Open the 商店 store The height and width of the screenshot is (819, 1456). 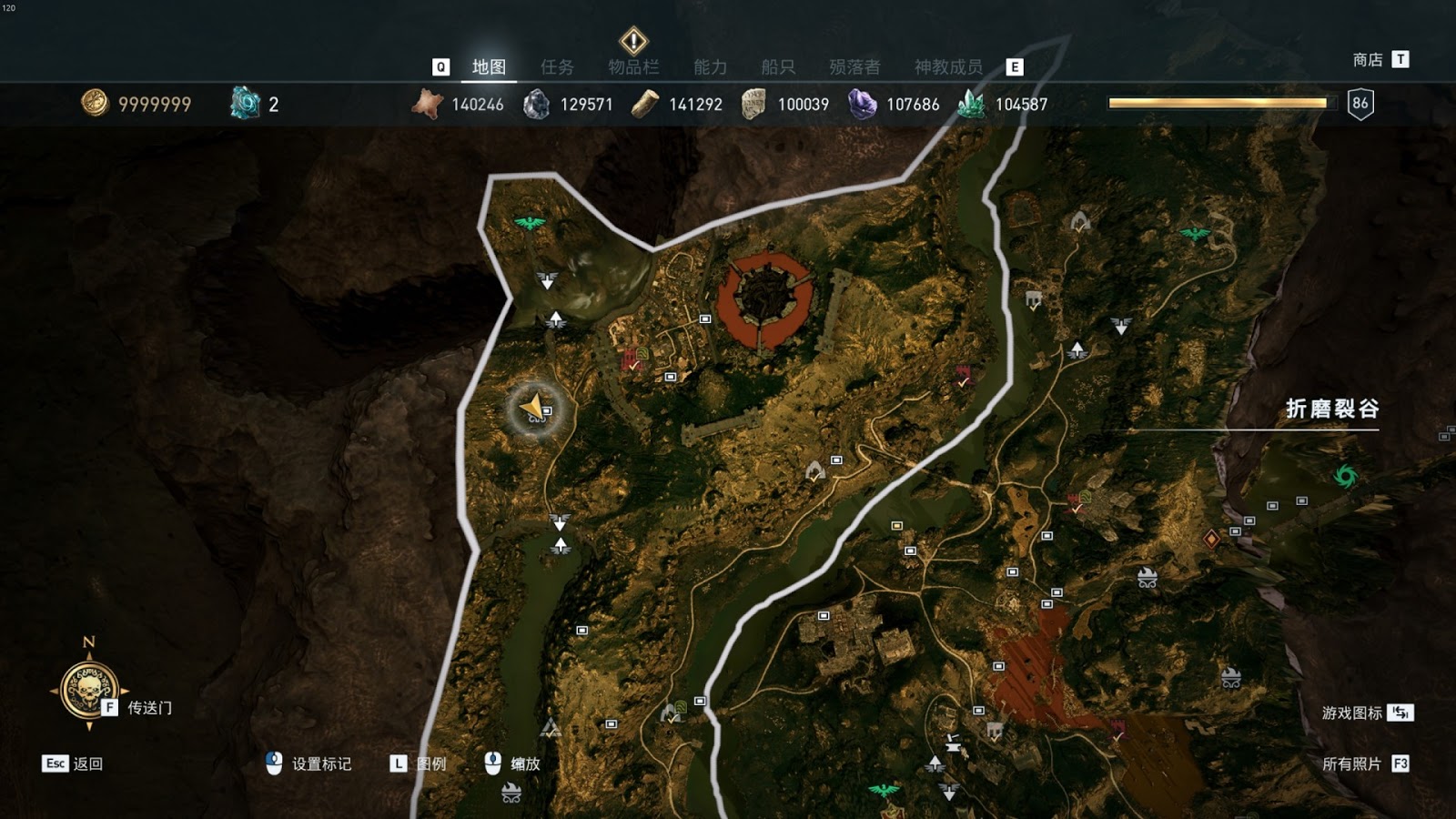(1368, 60)
